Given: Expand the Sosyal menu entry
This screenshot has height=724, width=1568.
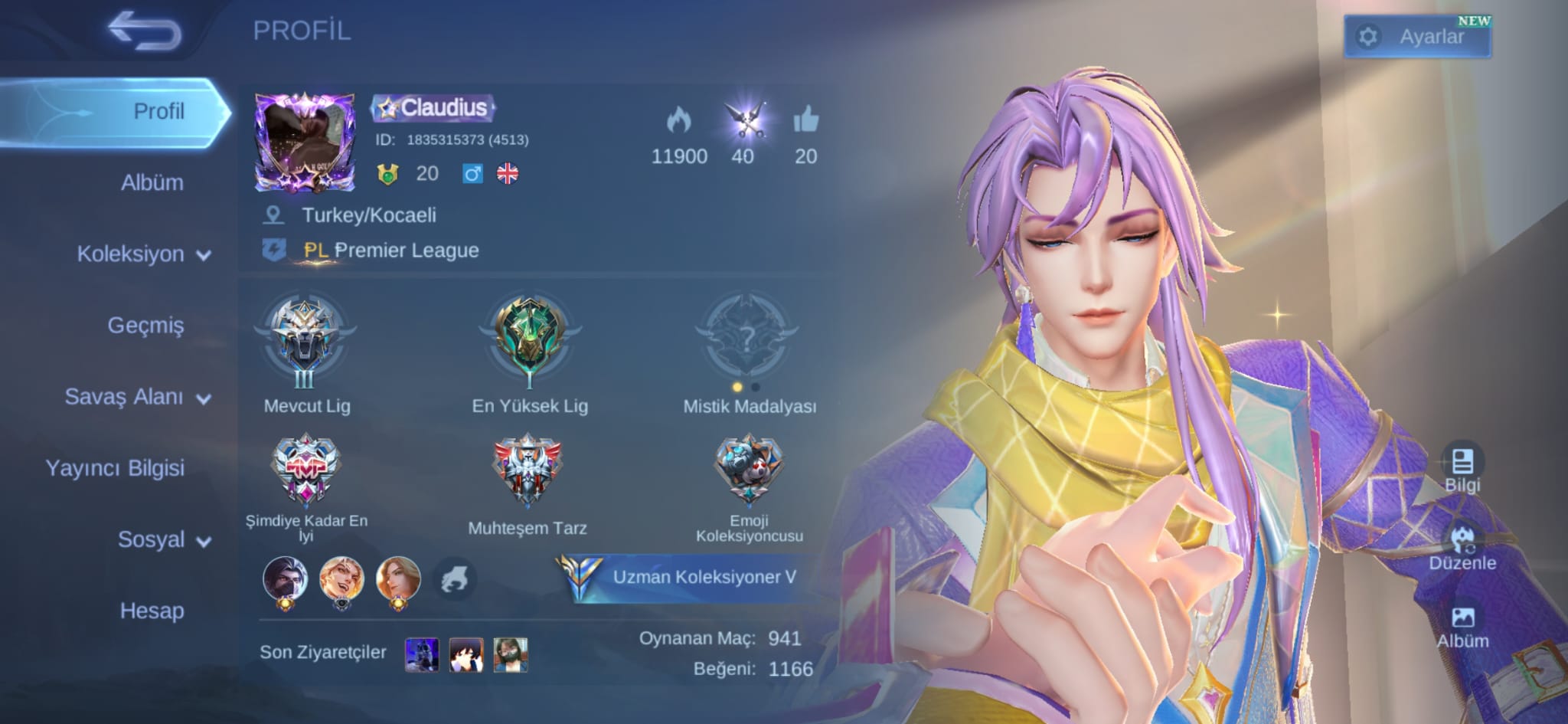Looking at the screenshot, I should (x=164, y=540).
